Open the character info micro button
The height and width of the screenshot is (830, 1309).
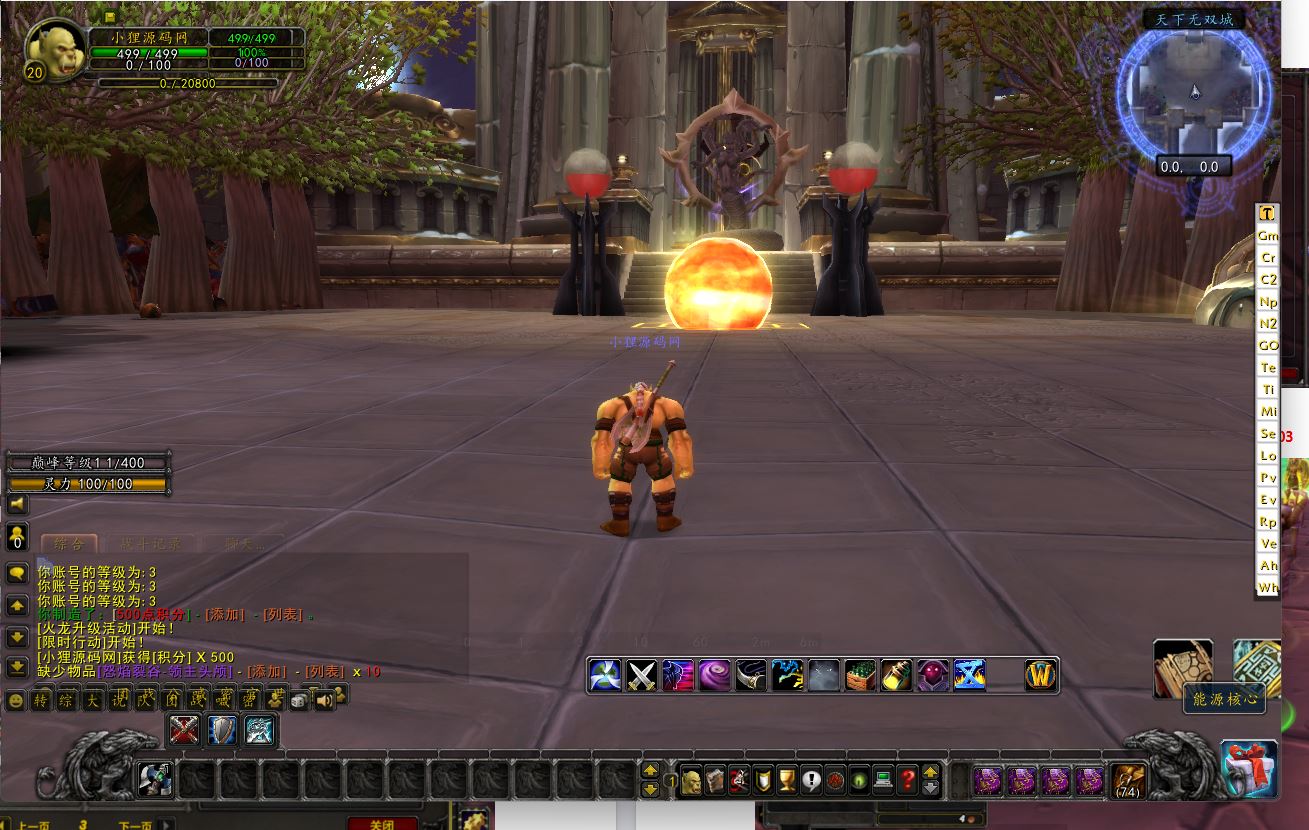point(691,779)
